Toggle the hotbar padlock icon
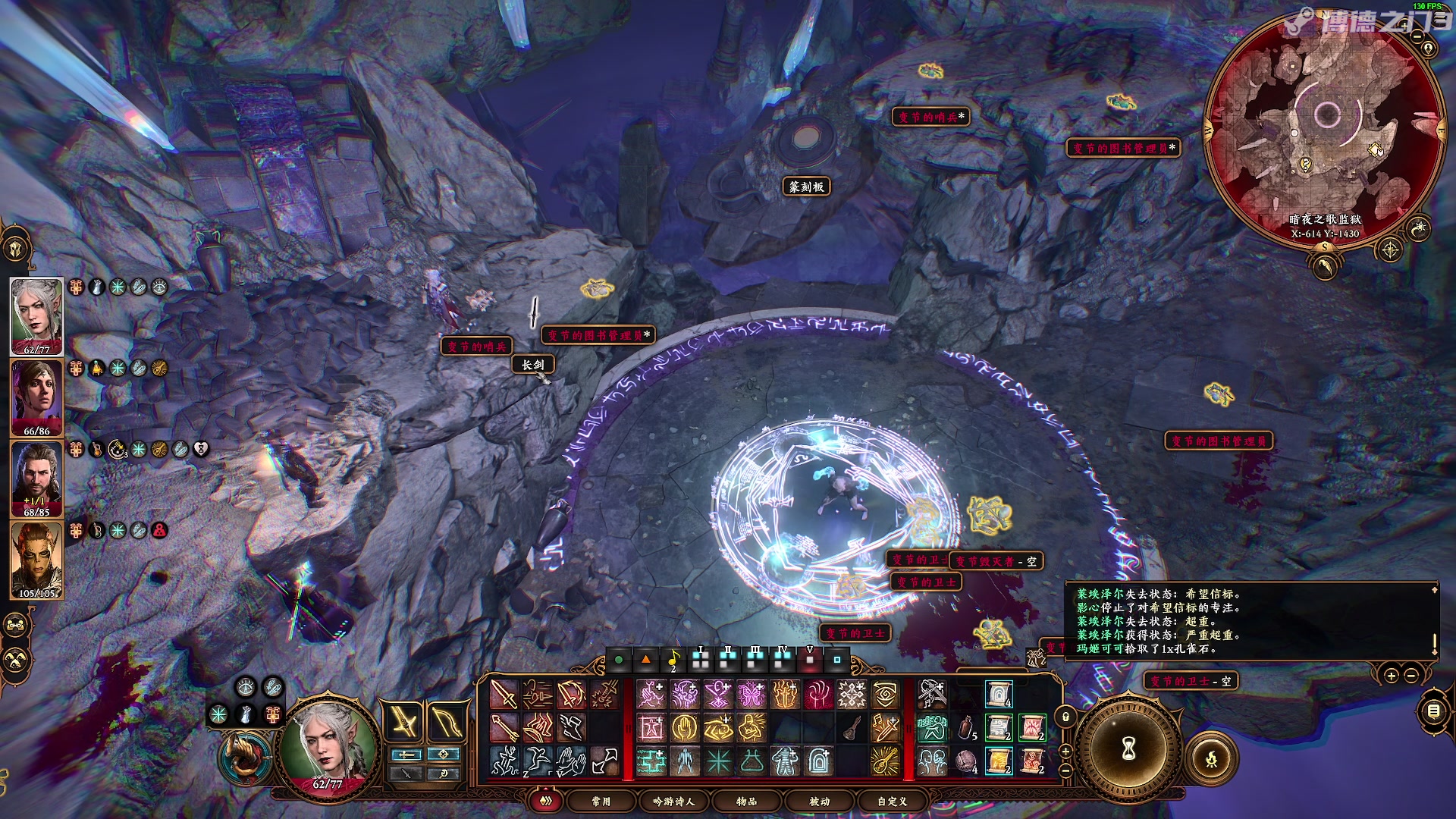The height and width of the screenshot is (819, 1456). coord(1065,717)
